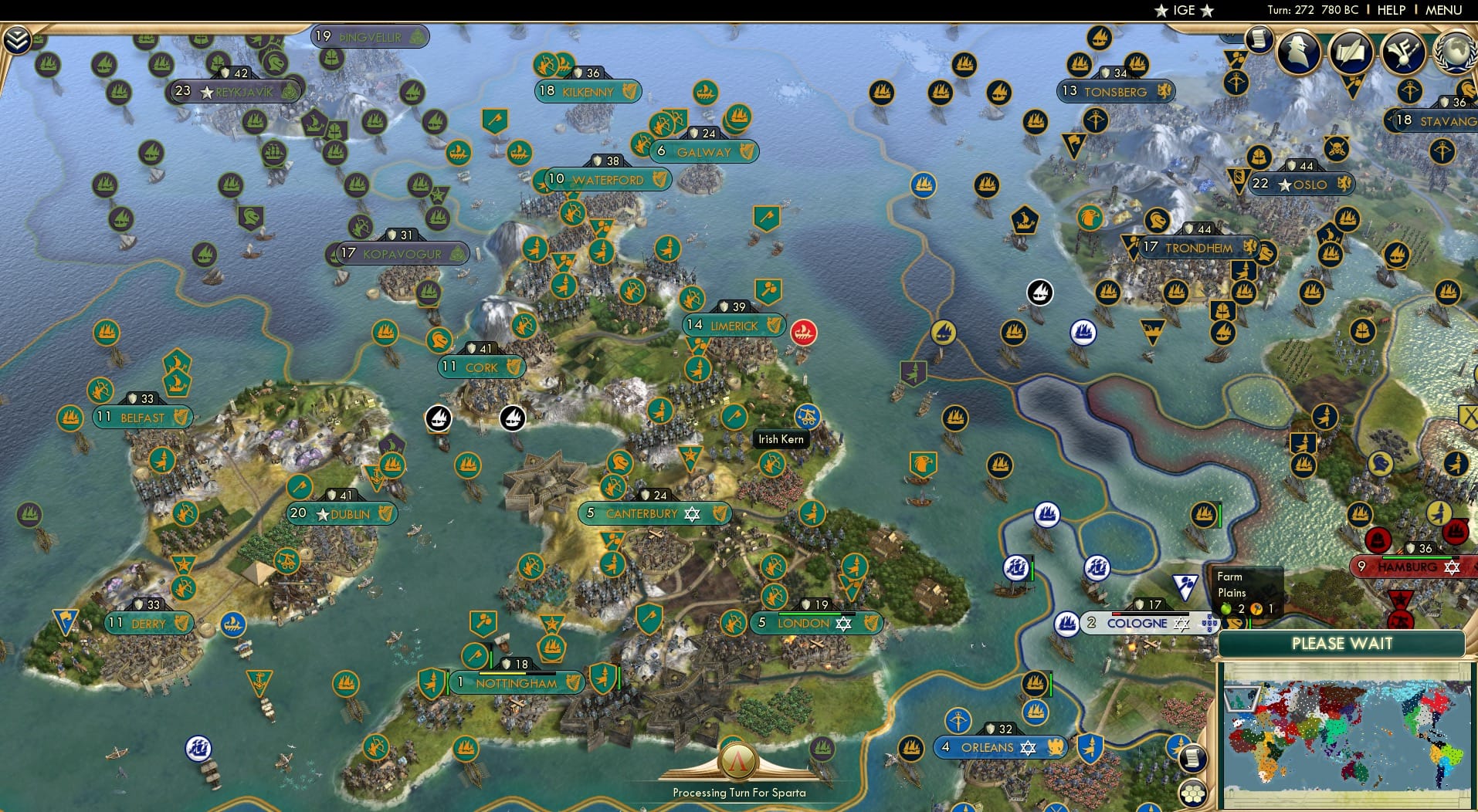Screen dimensions: 1478x812
Task: Open the notification log scroll icon
Action: [1257, 39]
